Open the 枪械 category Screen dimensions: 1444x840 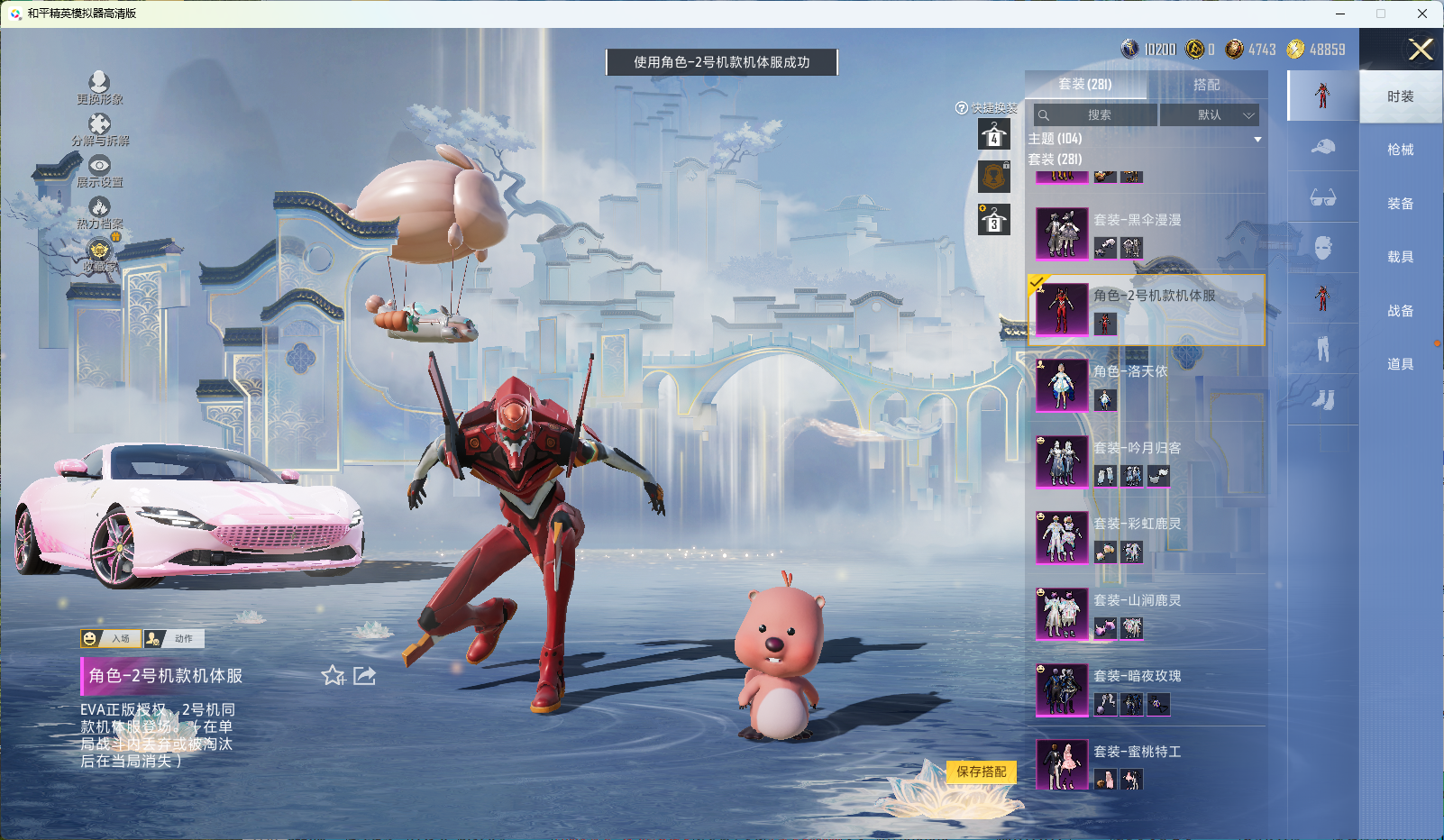[x=1400, y=150]
